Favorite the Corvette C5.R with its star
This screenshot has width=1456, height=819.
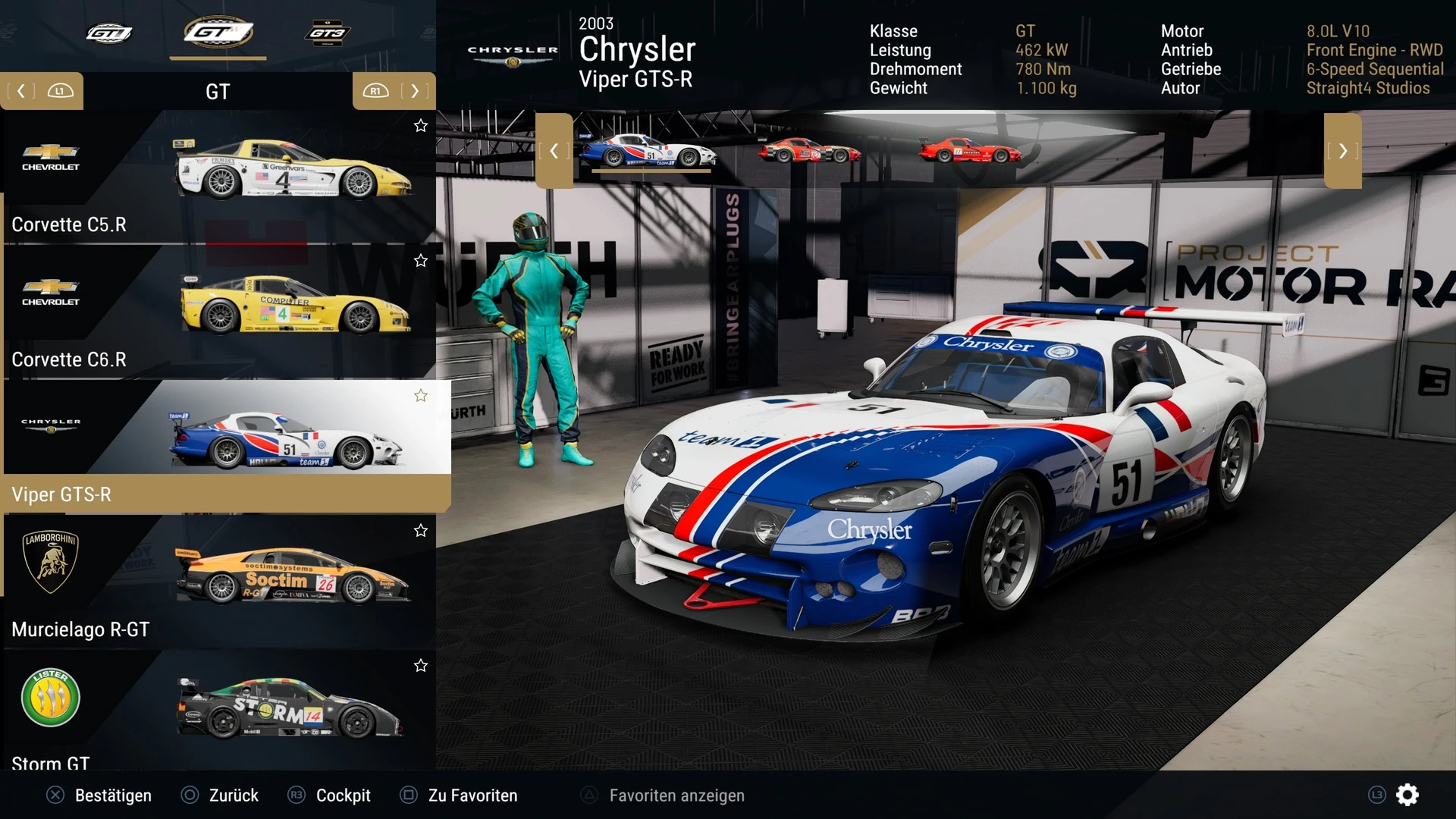click(x=421, y=126)
